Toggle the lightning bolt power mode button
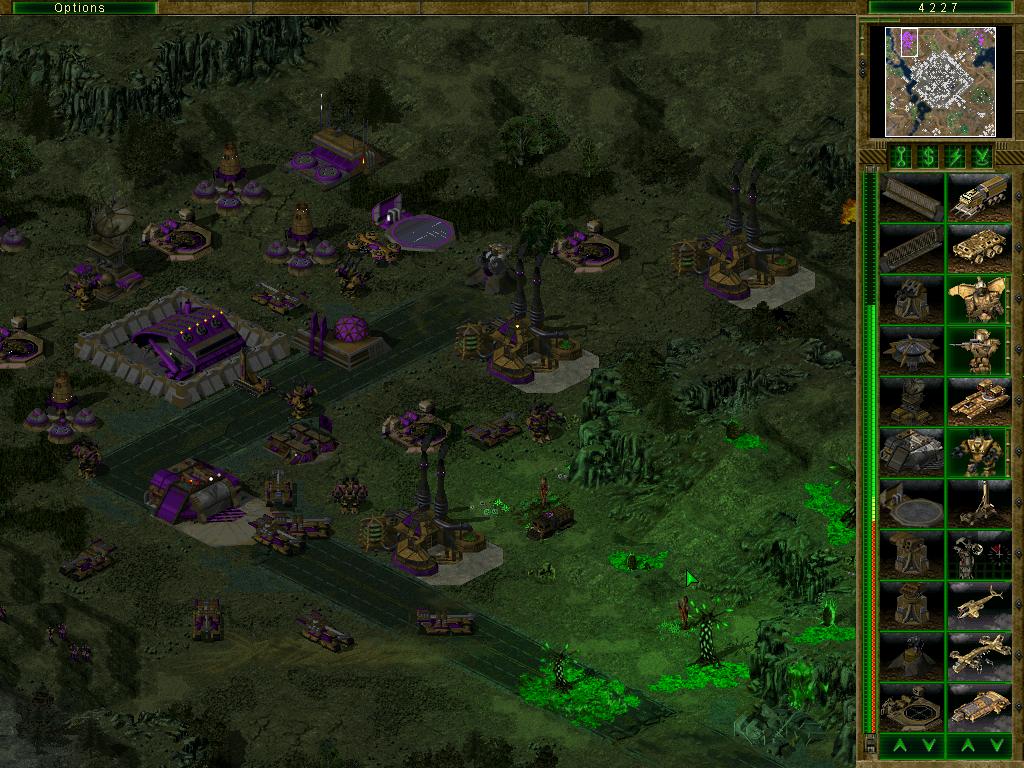Screen dimensions: 1024x768 [955, 155]
